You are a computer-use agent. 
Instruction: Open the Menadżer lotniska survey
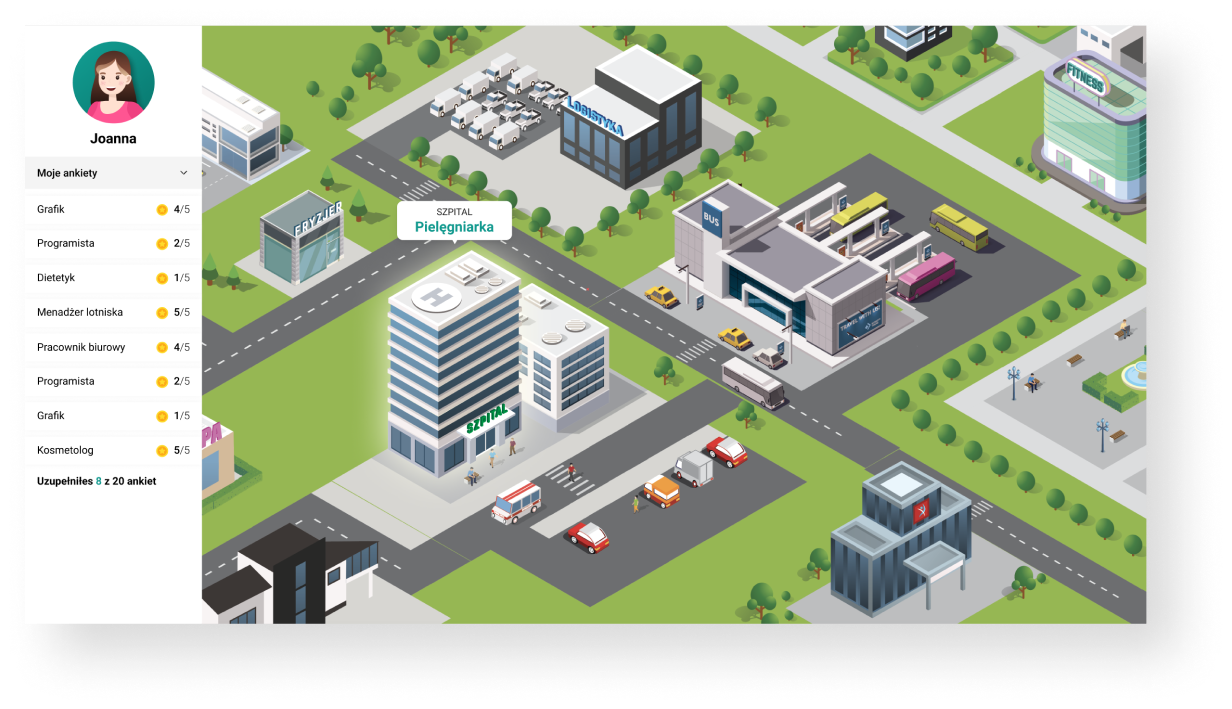[x=113, y=313]
